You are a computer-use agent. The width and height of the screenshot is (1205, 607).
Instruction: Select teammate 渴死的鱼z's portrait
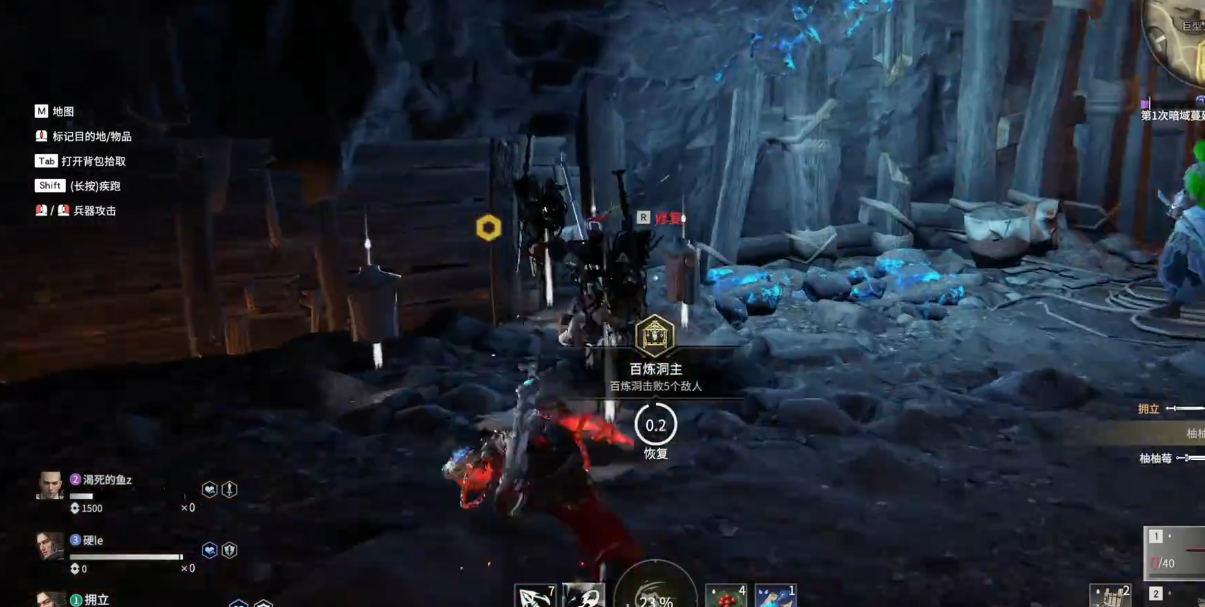point(50,485)
